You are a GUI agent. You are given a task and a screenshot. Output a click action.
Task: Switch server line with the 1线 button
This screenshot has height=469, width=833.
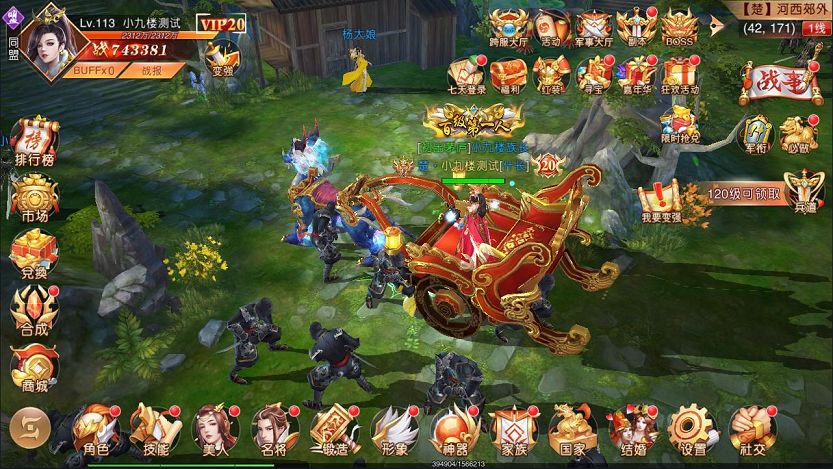point(814,28)
